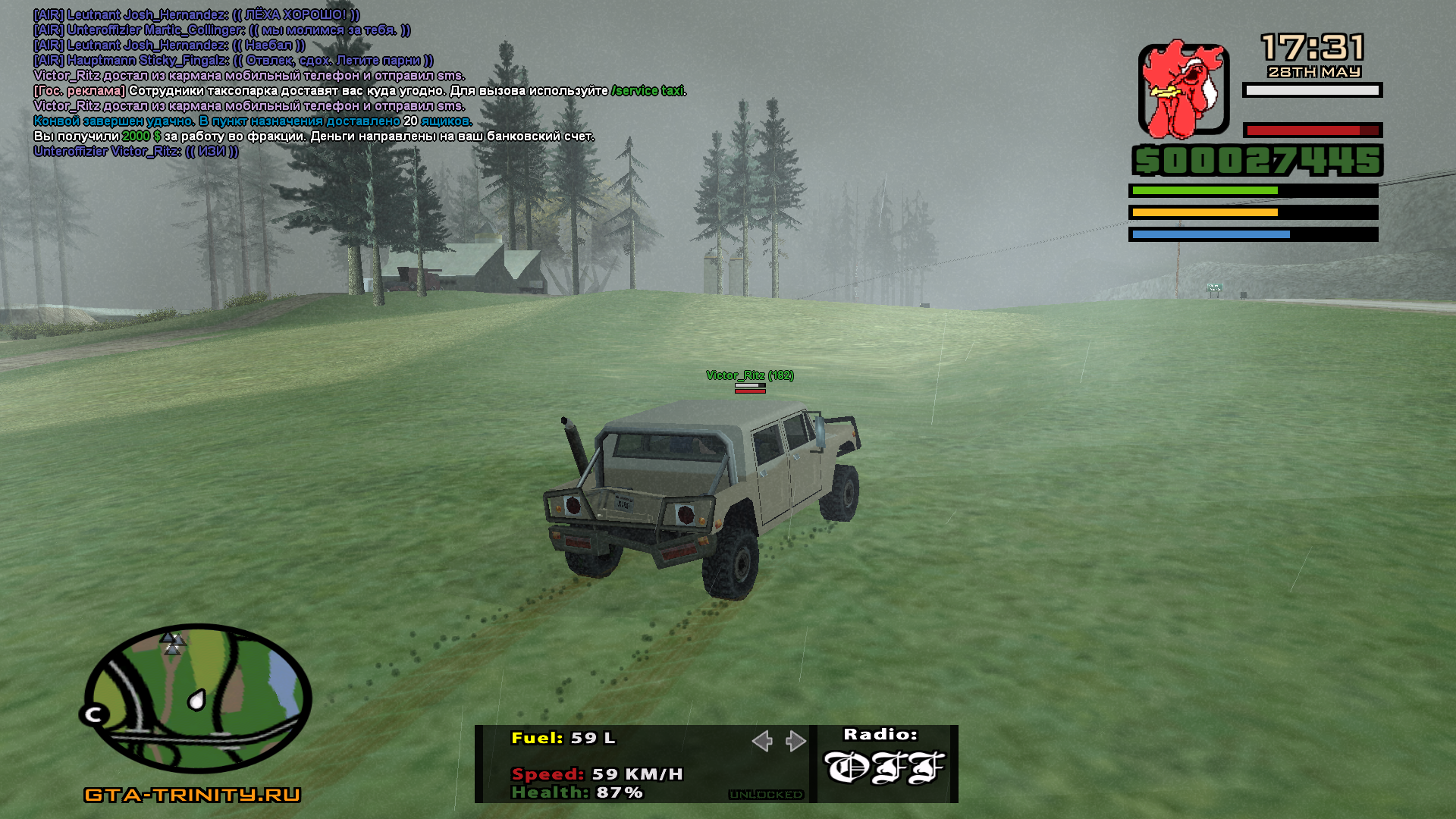1456x819 pixels.
Task: Click the green /service taxi command
Action: [648, 91]
